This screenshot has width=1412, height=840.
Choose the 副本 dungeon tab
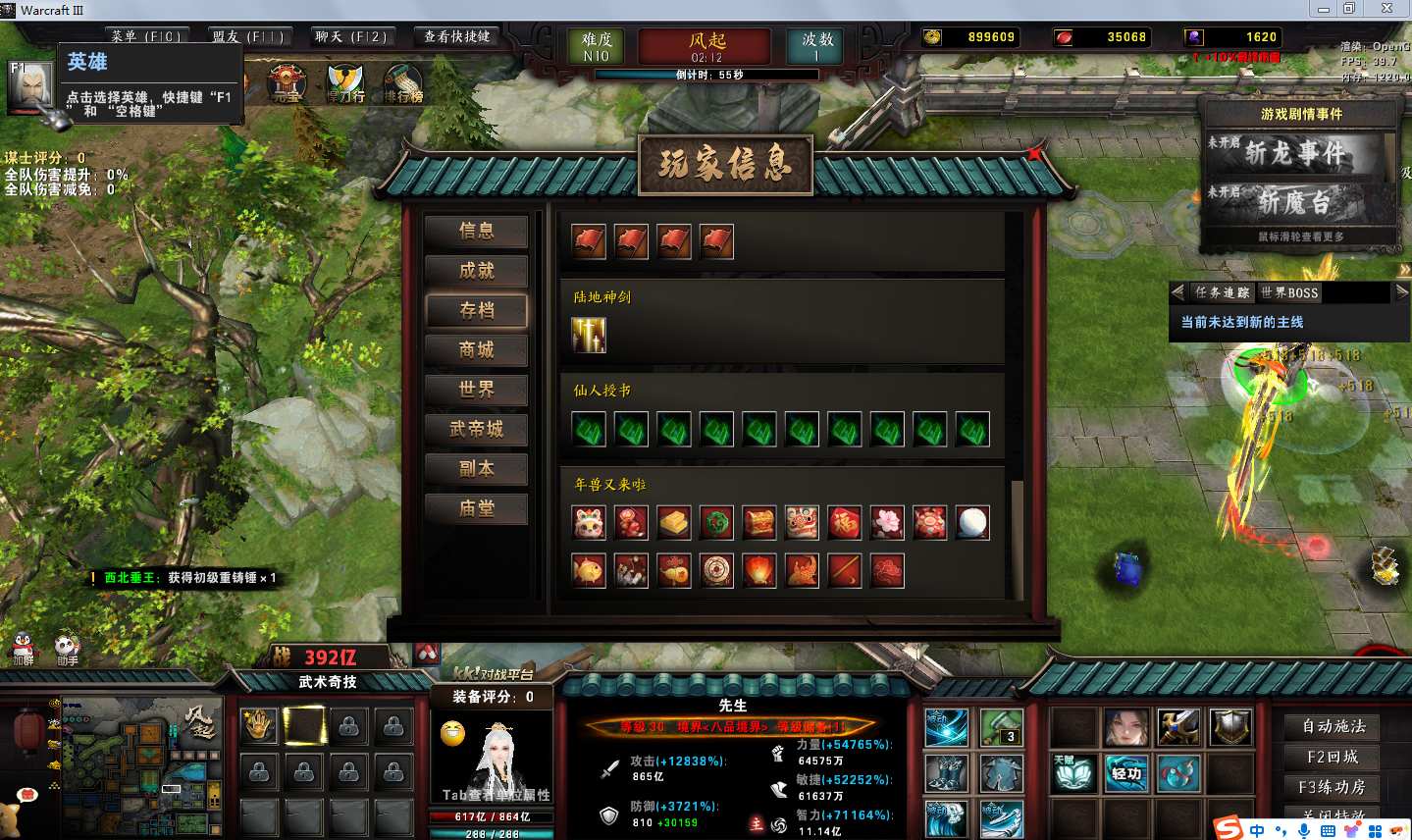(476, 469)
